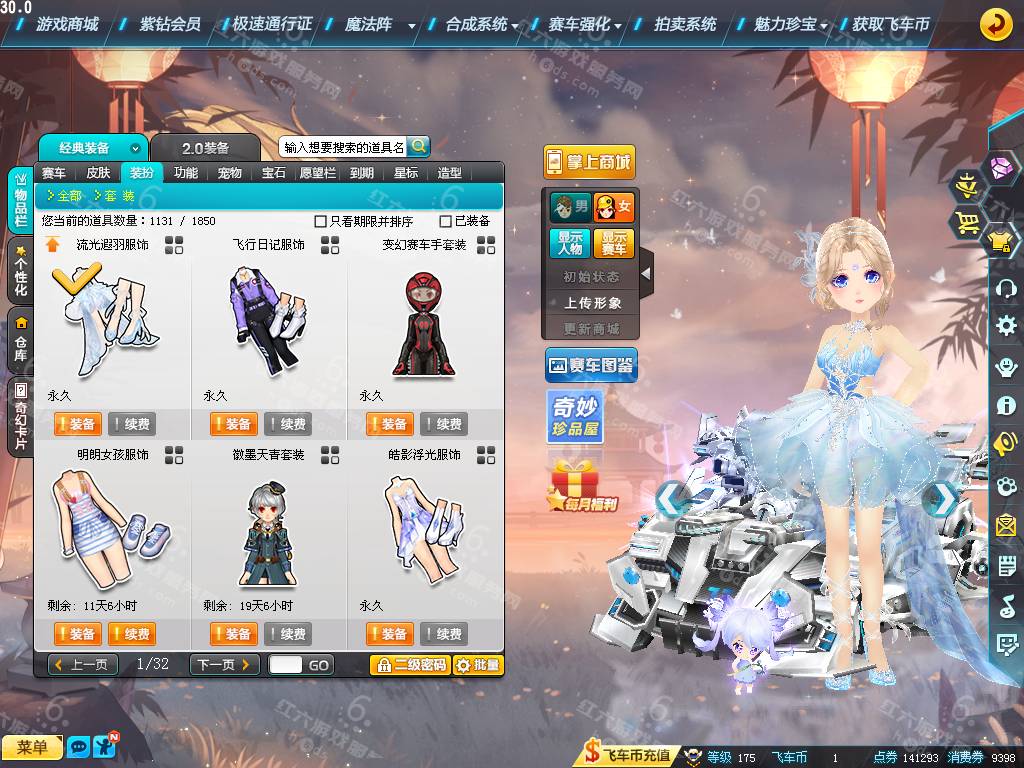Open the 二级密码 secondary password button
This screenshot has height=768, width=1024.
409,664
